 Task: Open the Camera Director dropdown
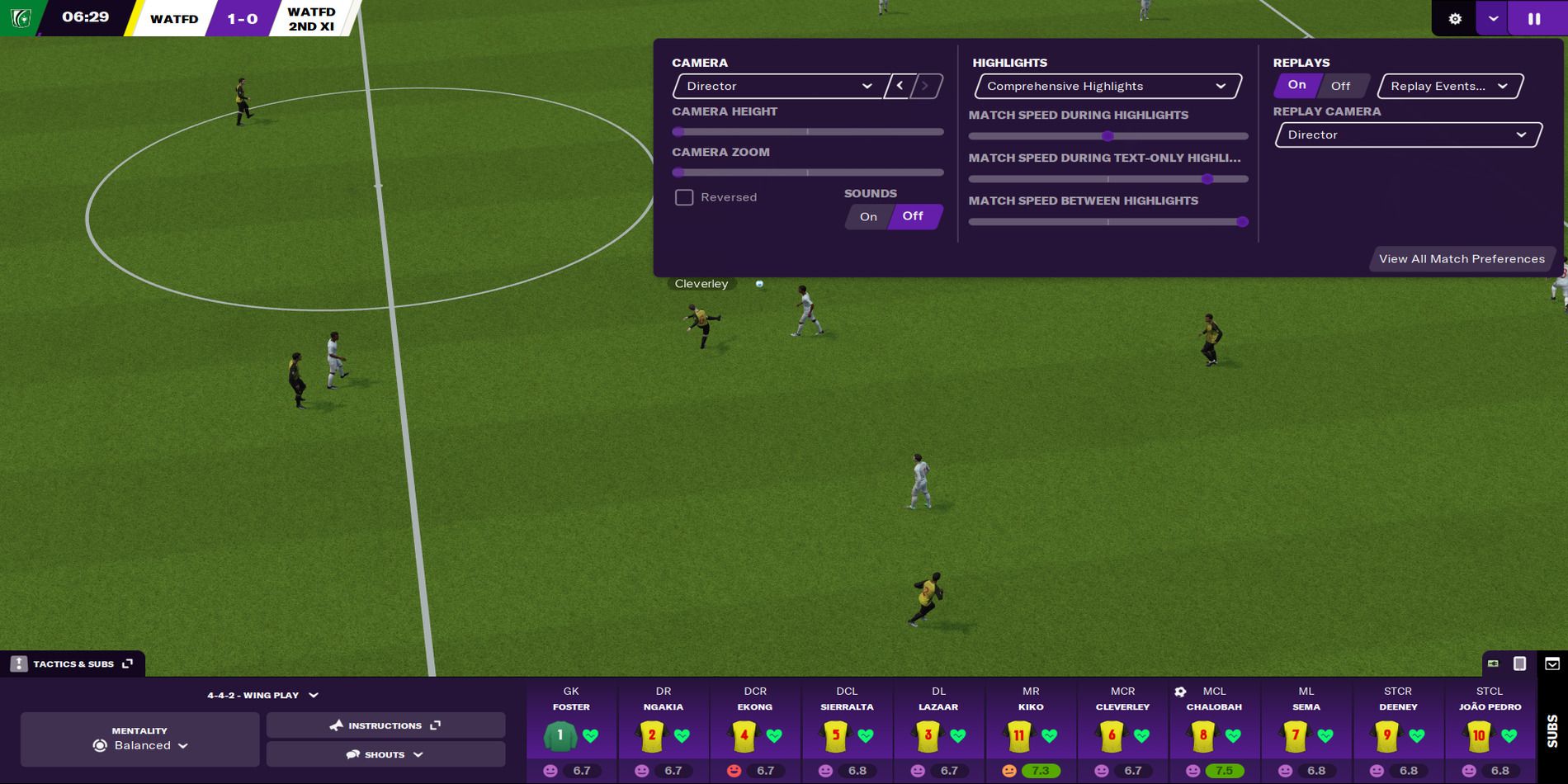point(776,86)
